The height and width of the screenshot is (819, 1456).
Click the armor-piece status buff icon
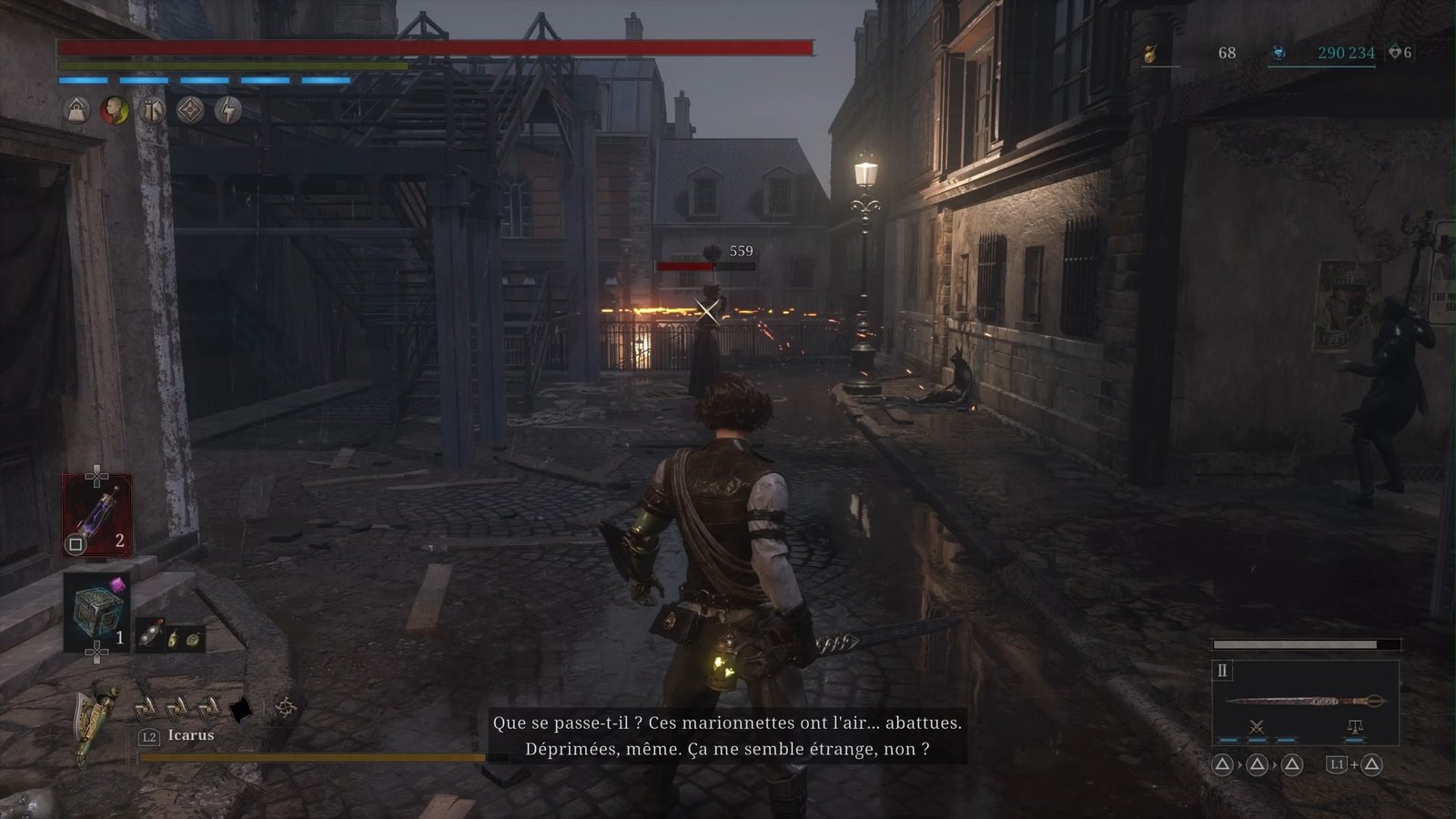click(x=152, y=111)
